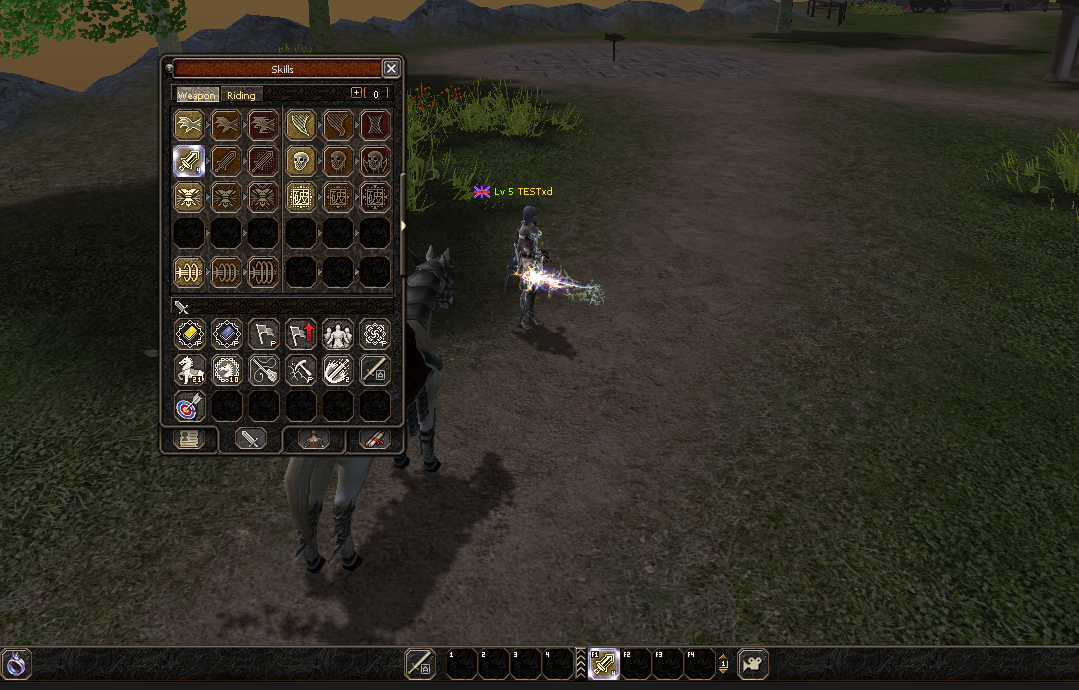
Task: Click the plus button beside skill points
Action: coord(356,93)
